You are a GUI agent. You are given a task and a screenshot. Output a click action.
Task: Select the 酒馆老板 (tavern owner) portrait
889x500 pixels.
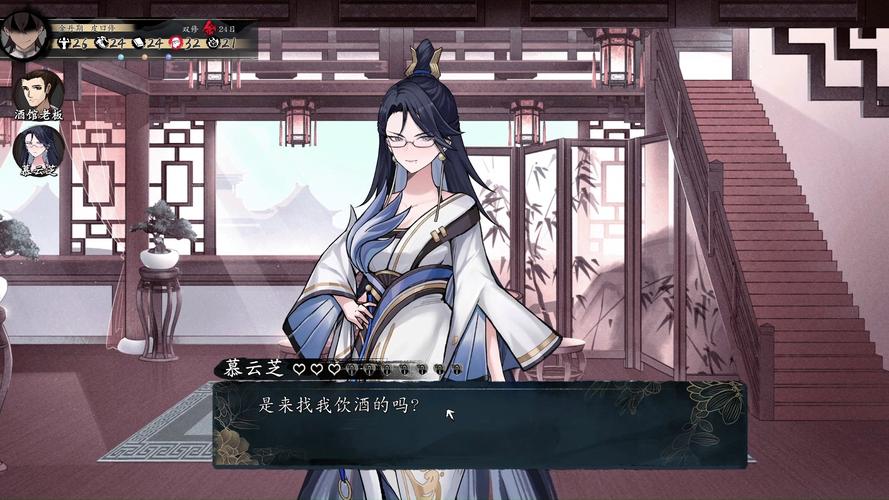tap(38, 91)
